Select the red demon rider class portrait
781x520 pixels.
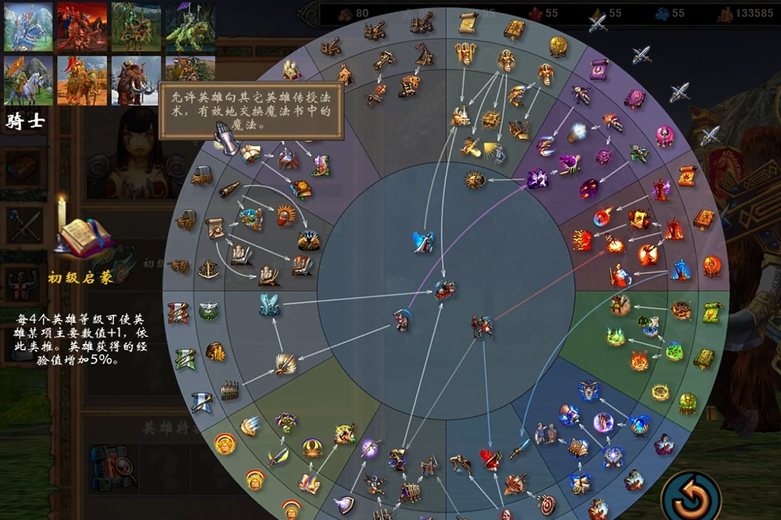[x=82, y=26]
